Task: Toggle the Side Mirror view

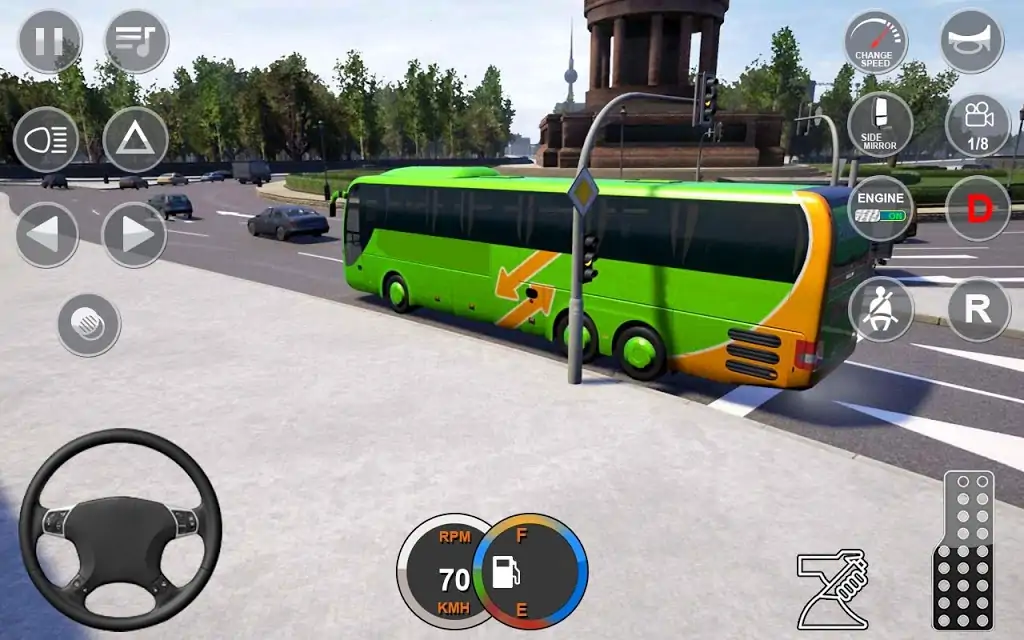Action: point(880,125)
